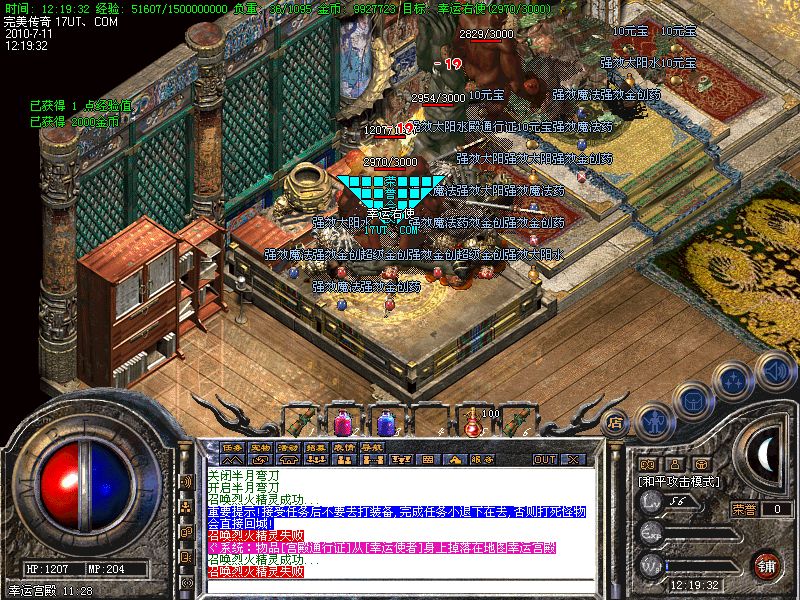Use the scroll in belt slot 1

(x=298, y=420)
